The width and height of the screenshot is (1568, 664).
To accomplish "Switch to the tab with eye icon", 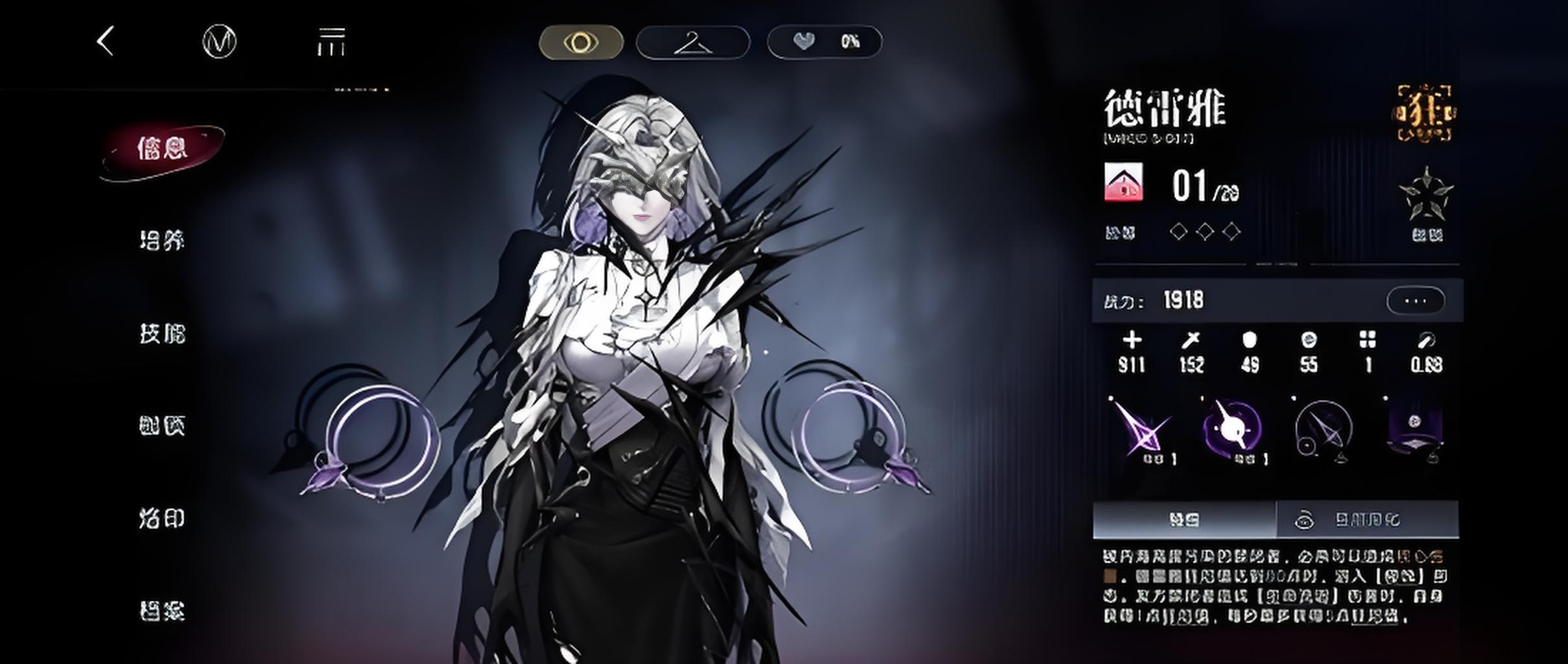I will [1367, 520].
